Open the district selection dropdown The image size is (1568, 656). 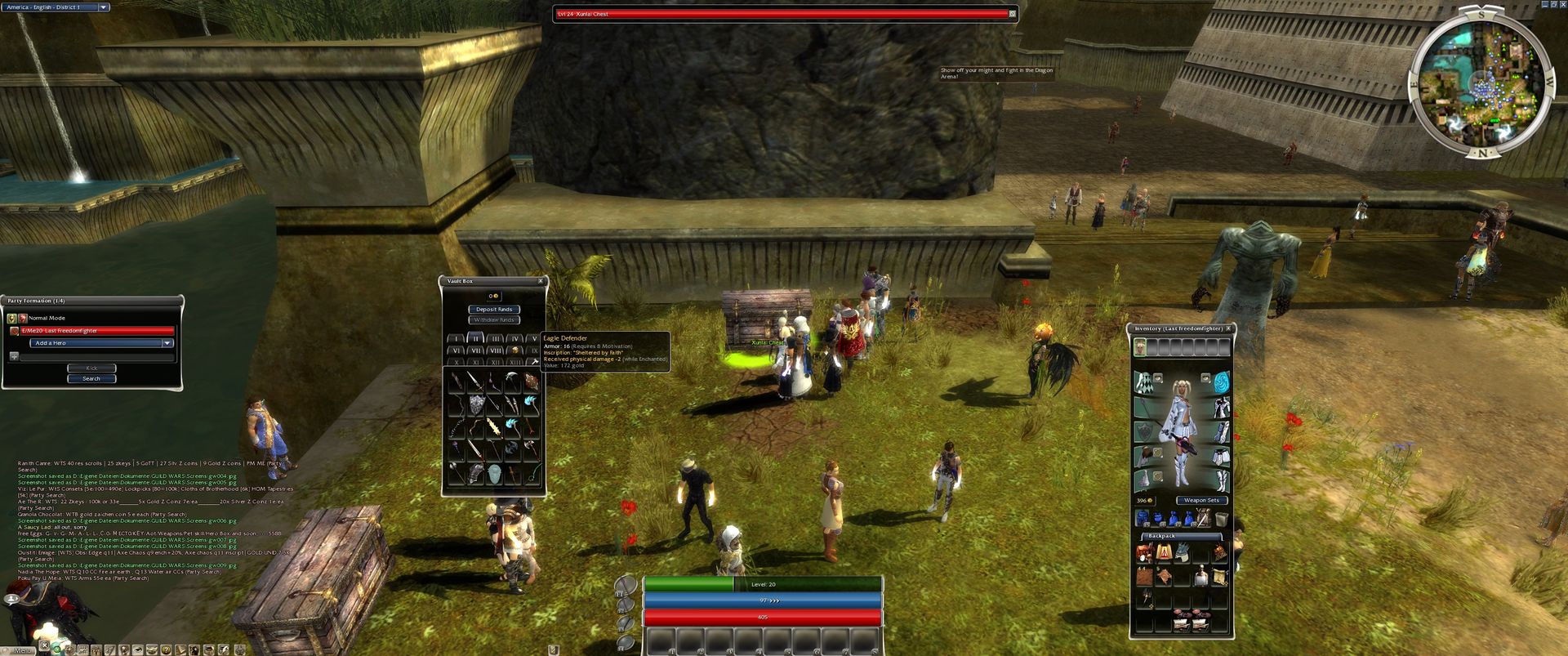pos(104,7)
